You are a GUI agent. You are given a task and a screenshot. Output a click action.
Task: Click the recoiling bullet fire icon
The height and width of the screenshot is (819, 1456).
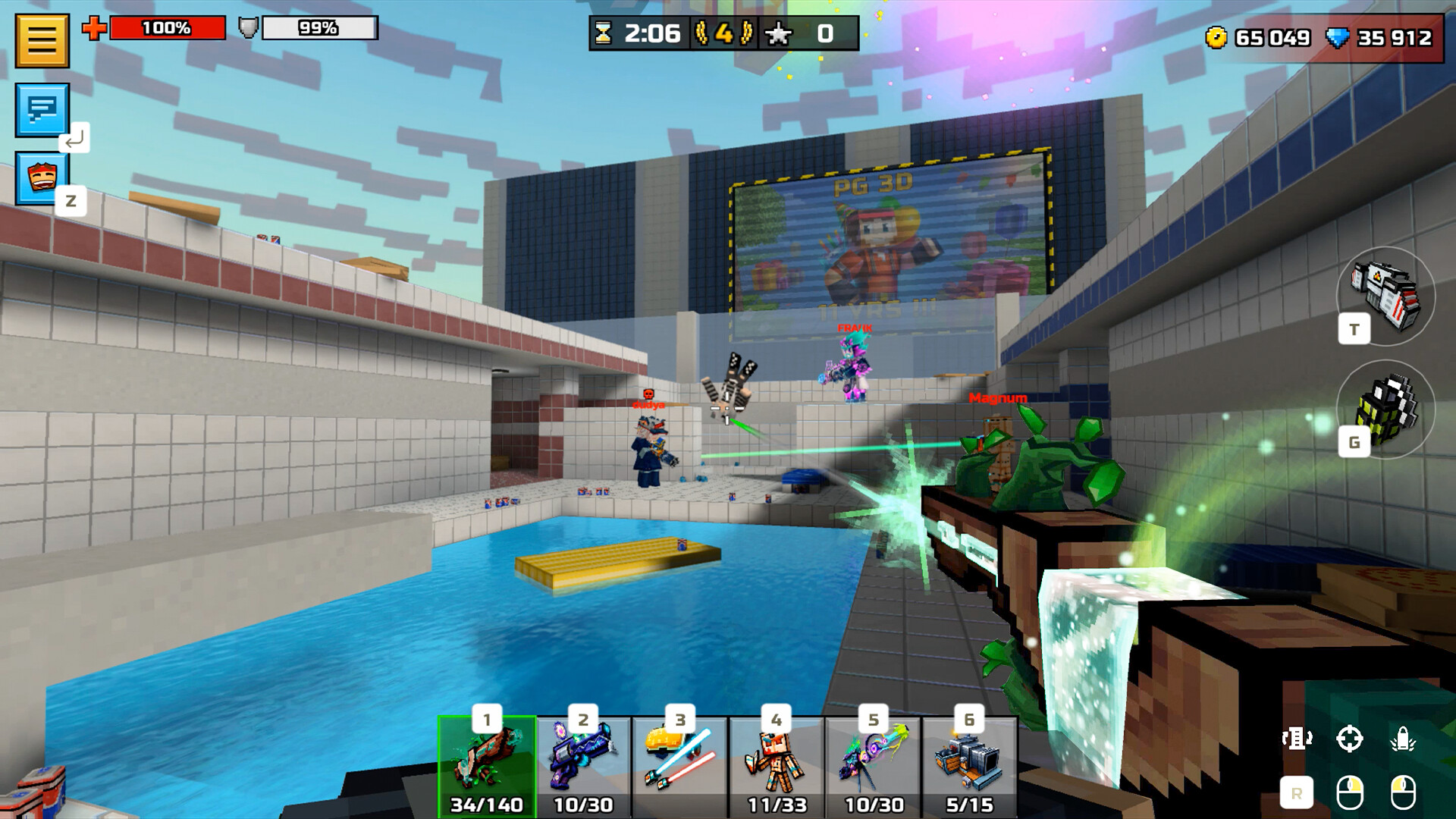pos(1404,737)
